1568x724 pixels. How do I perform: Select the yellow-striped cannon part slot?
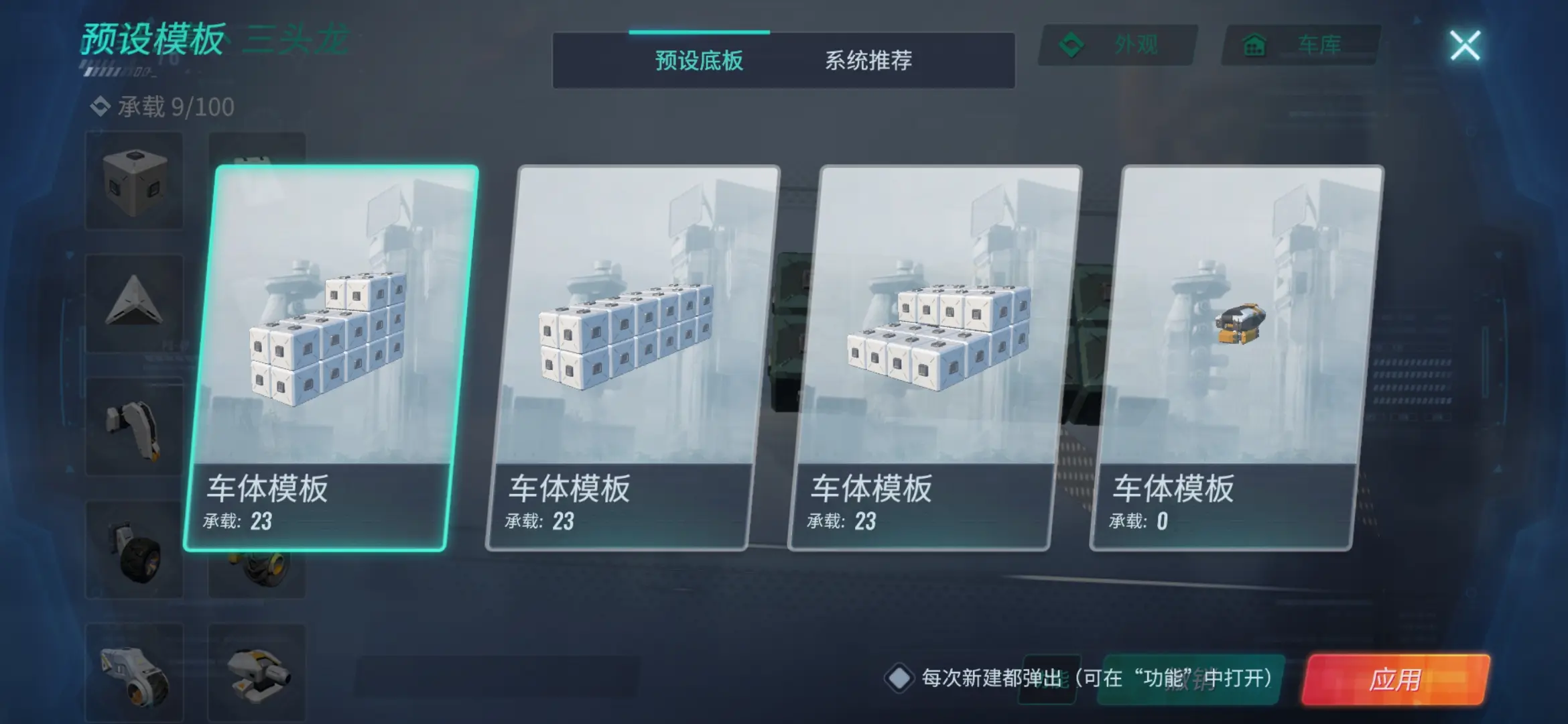pyautogui.click(x=257, y=672)
